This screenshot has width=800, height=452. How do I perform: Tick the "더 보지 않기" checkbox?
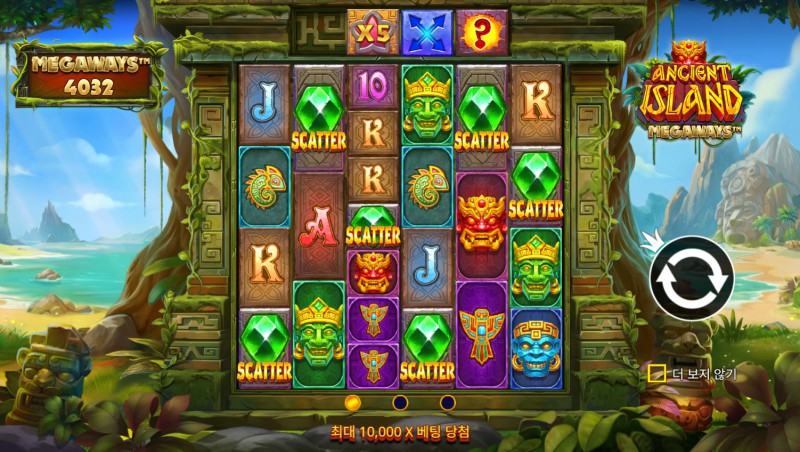click(x=657, y=374)
